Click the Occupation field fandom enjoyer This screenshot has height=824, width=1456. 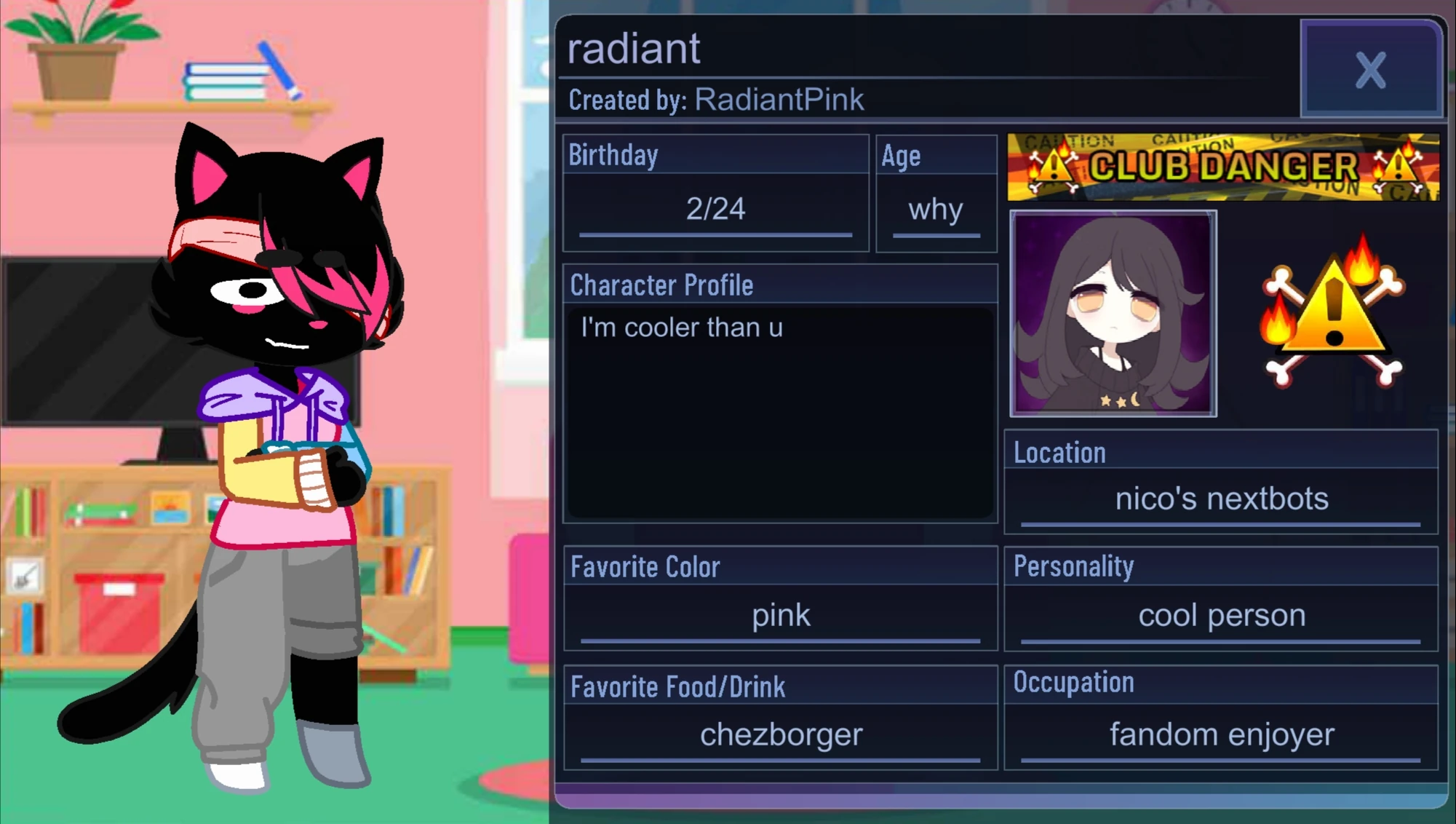pyautogui.click(x=1221, y=734)
